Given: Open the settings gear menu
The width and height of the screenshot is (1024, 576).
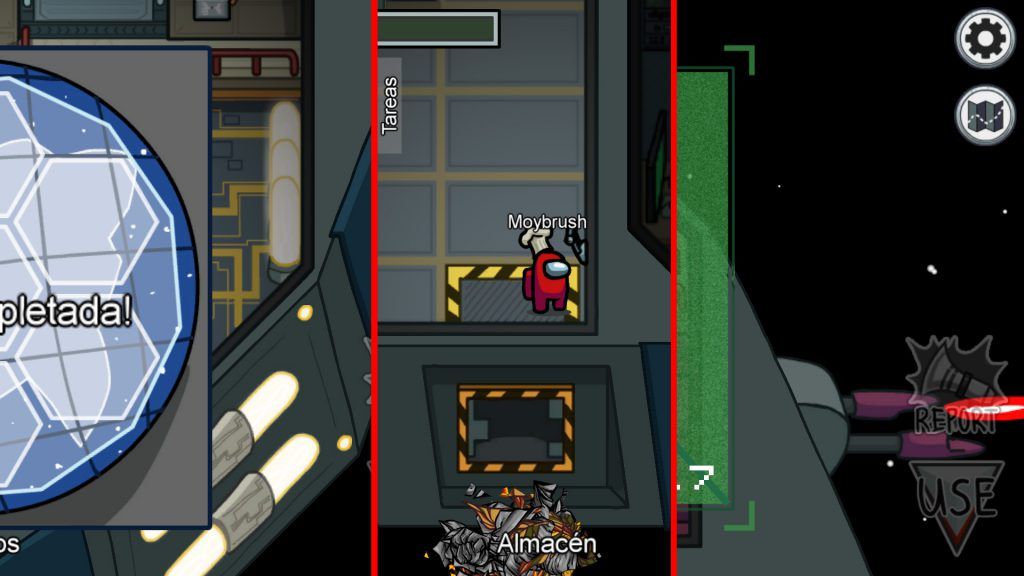Looking at the screenshot, I should (x=985, y=38).
